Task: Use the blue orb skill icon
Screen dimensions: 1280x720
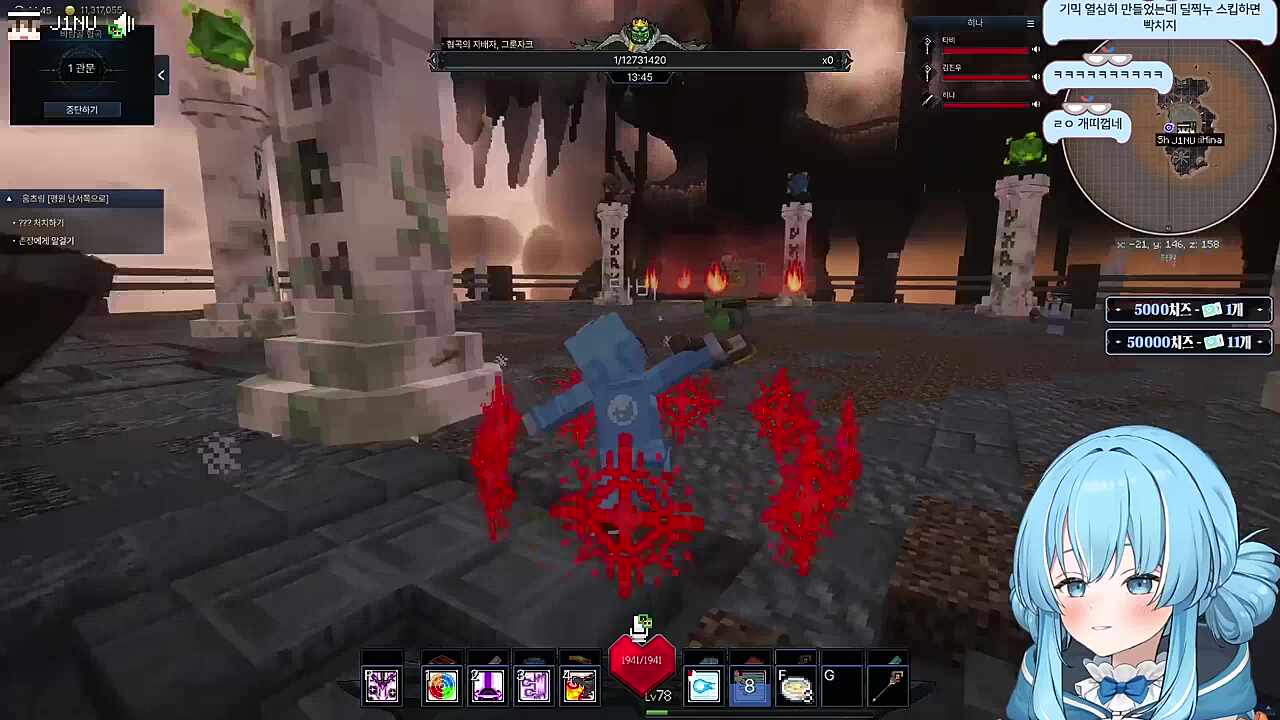Action: [x=703, y=686]
